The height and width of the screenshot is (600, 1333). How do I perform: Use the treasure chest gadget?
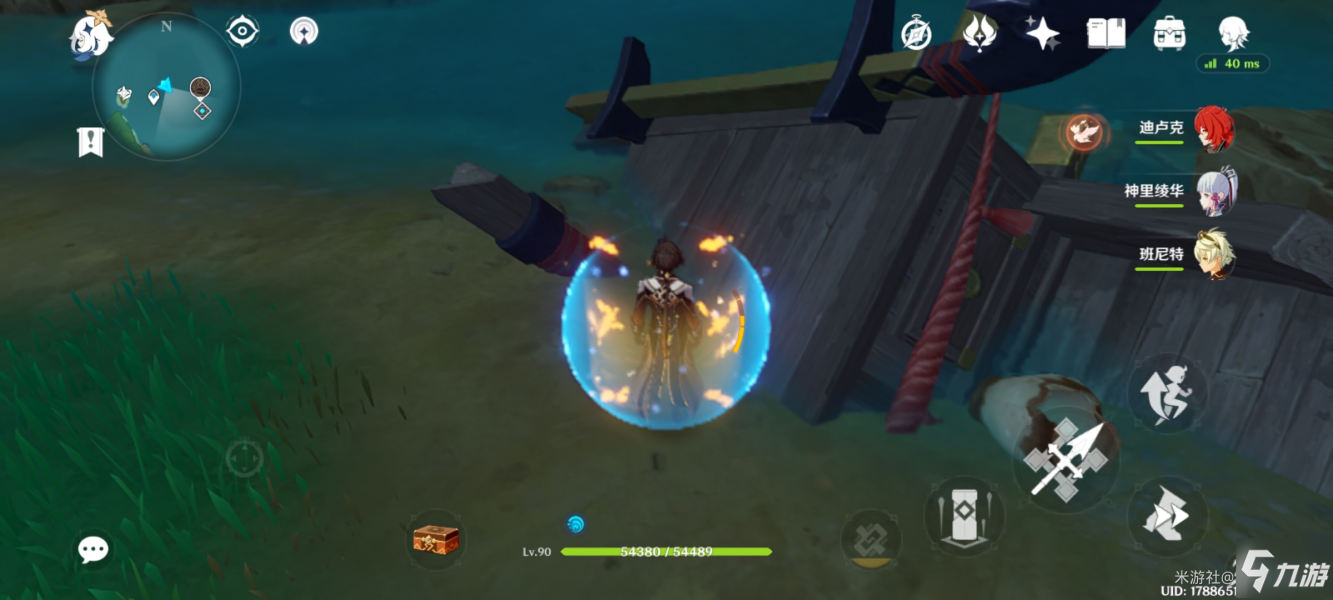(436, 540)
